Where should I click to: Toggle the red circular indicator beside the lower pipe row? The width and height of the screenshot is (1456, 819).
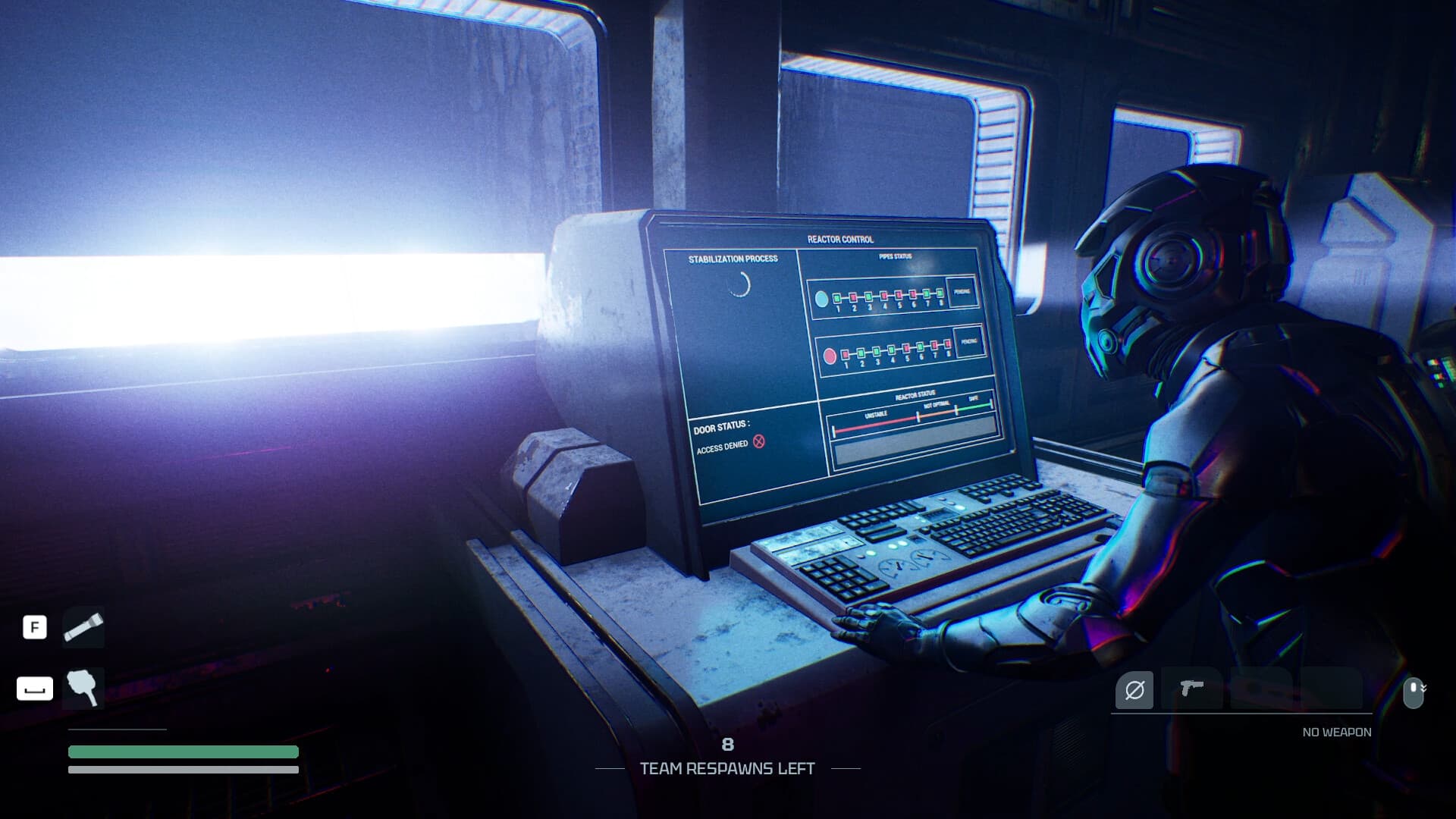(x=829, y=356)
